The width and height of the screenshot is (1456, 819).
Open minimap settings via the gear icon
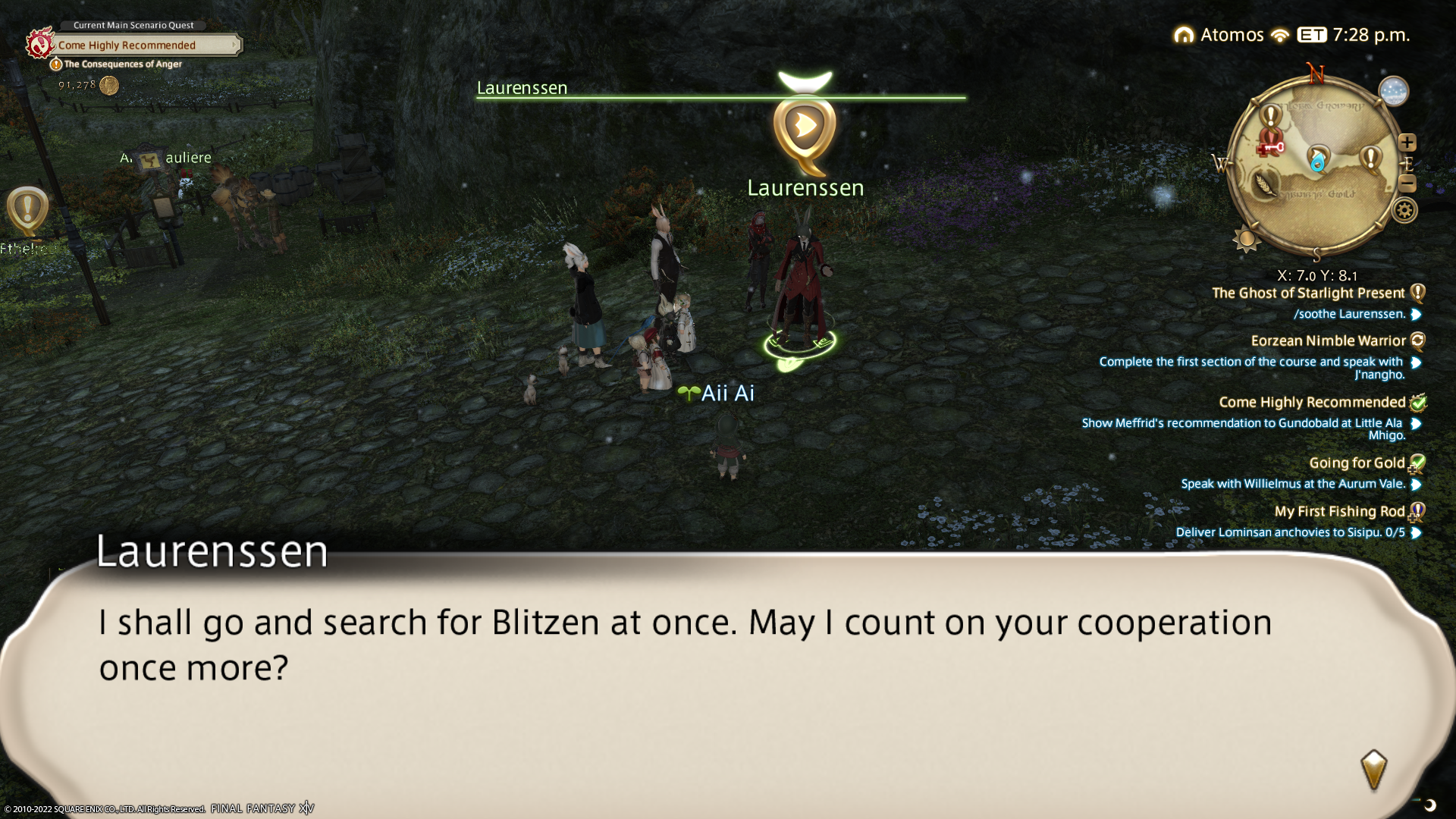(x=1404, y=210)
